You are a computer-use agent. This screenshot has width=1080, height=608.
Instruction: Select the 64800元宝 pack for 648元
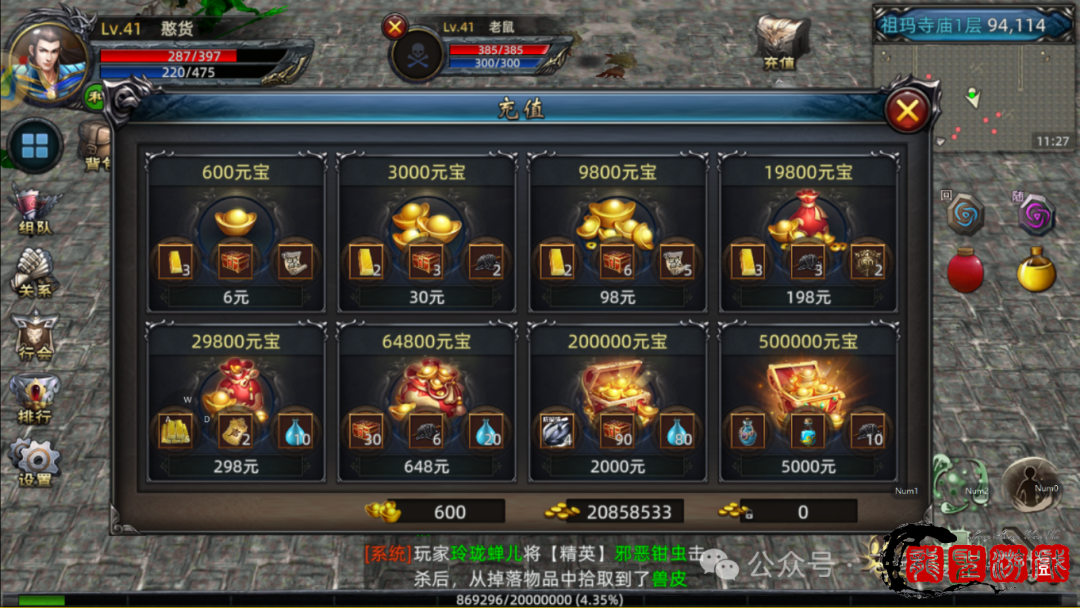(x=427, y=467)
